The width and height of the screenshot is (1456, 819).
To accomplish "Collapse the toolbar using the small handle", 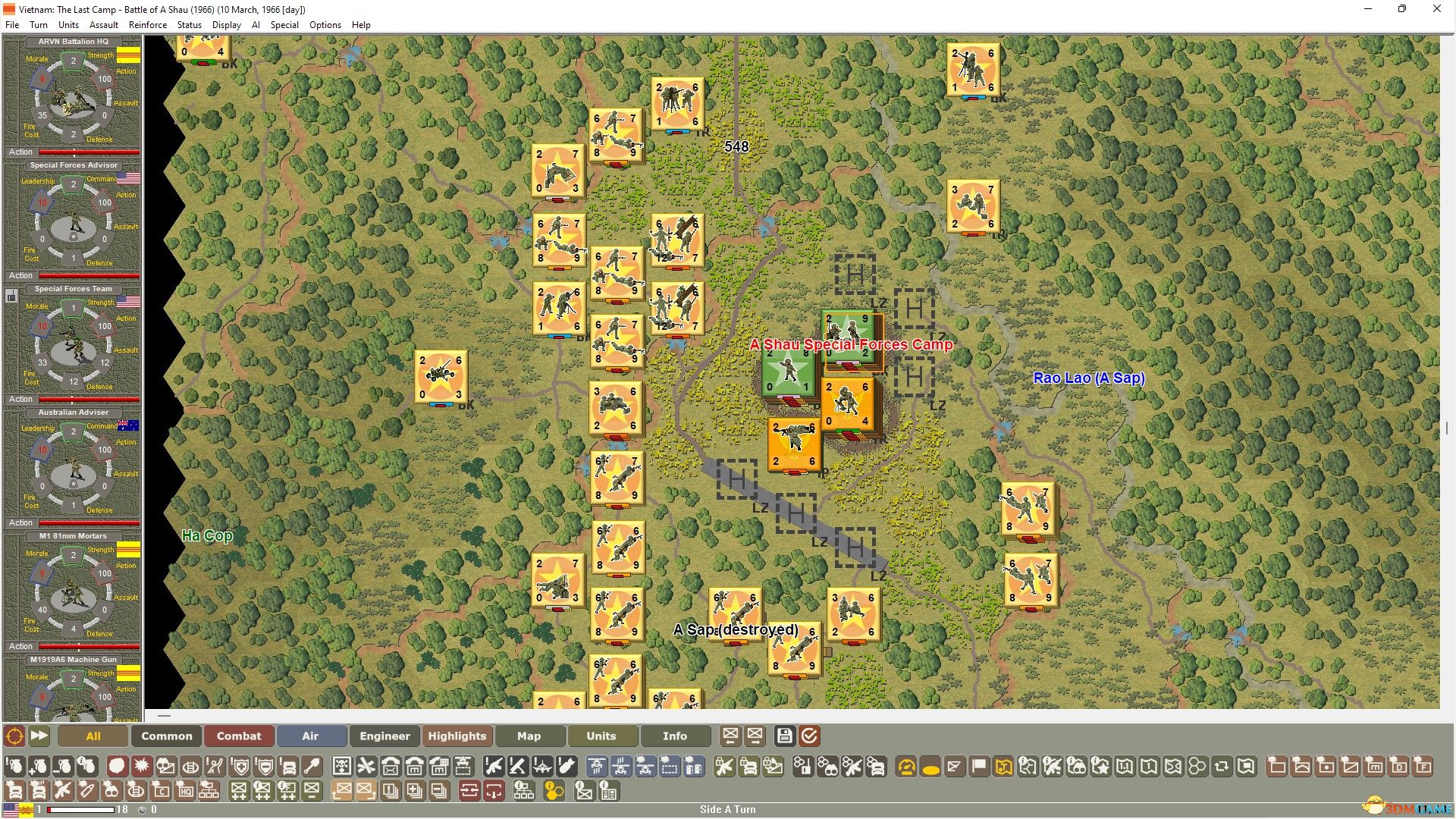I will [163, 715].
